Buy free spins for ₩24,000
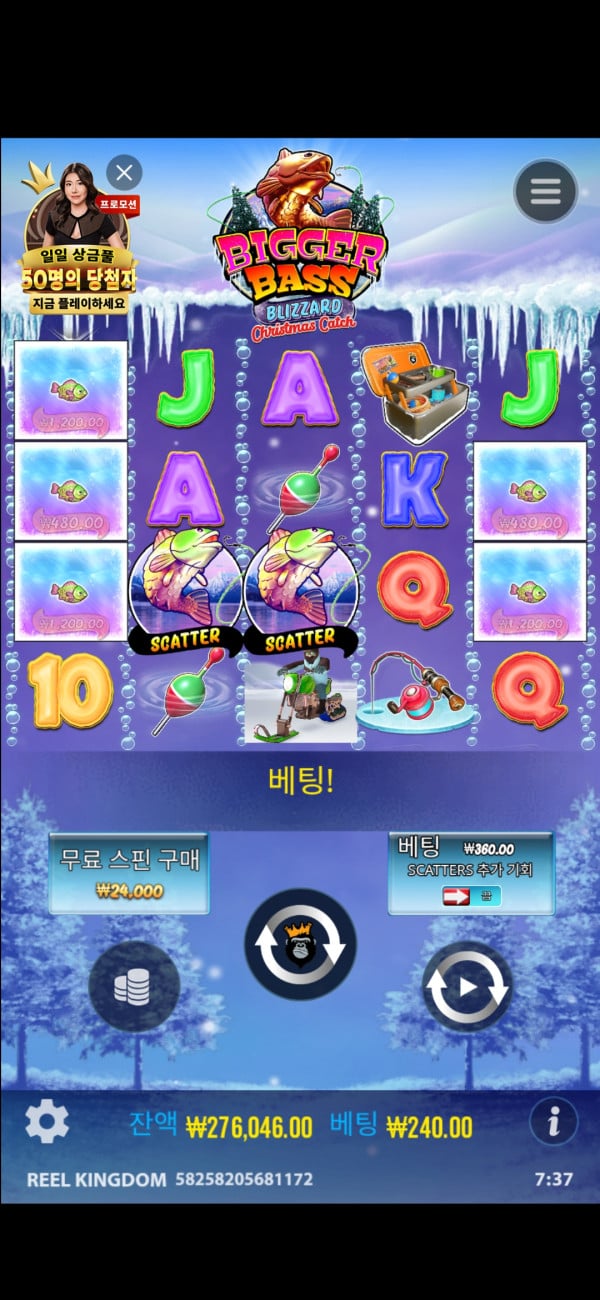 coord(129,872)
